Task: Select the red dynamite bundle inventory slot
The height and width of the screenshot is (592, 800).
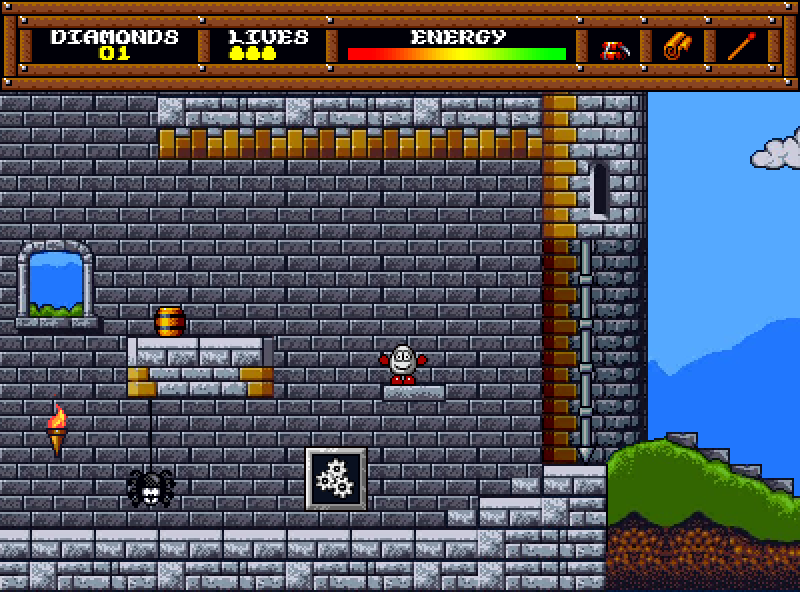Action: [613, 47]
